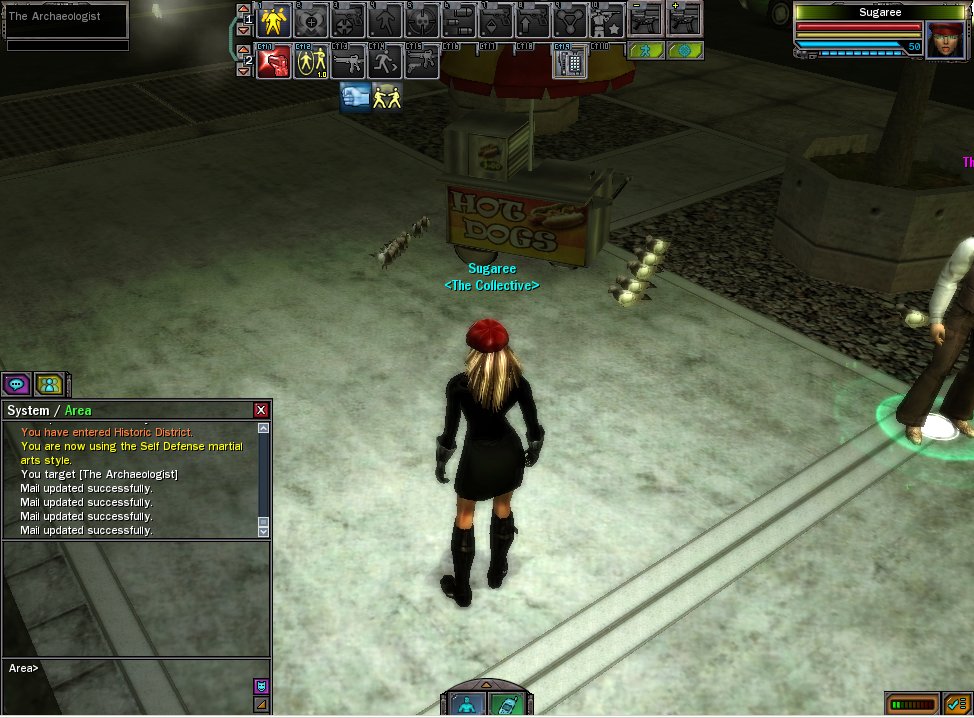Open the green cell phone menu
Screen dimensions: 974x718
[x=506, y=704]
